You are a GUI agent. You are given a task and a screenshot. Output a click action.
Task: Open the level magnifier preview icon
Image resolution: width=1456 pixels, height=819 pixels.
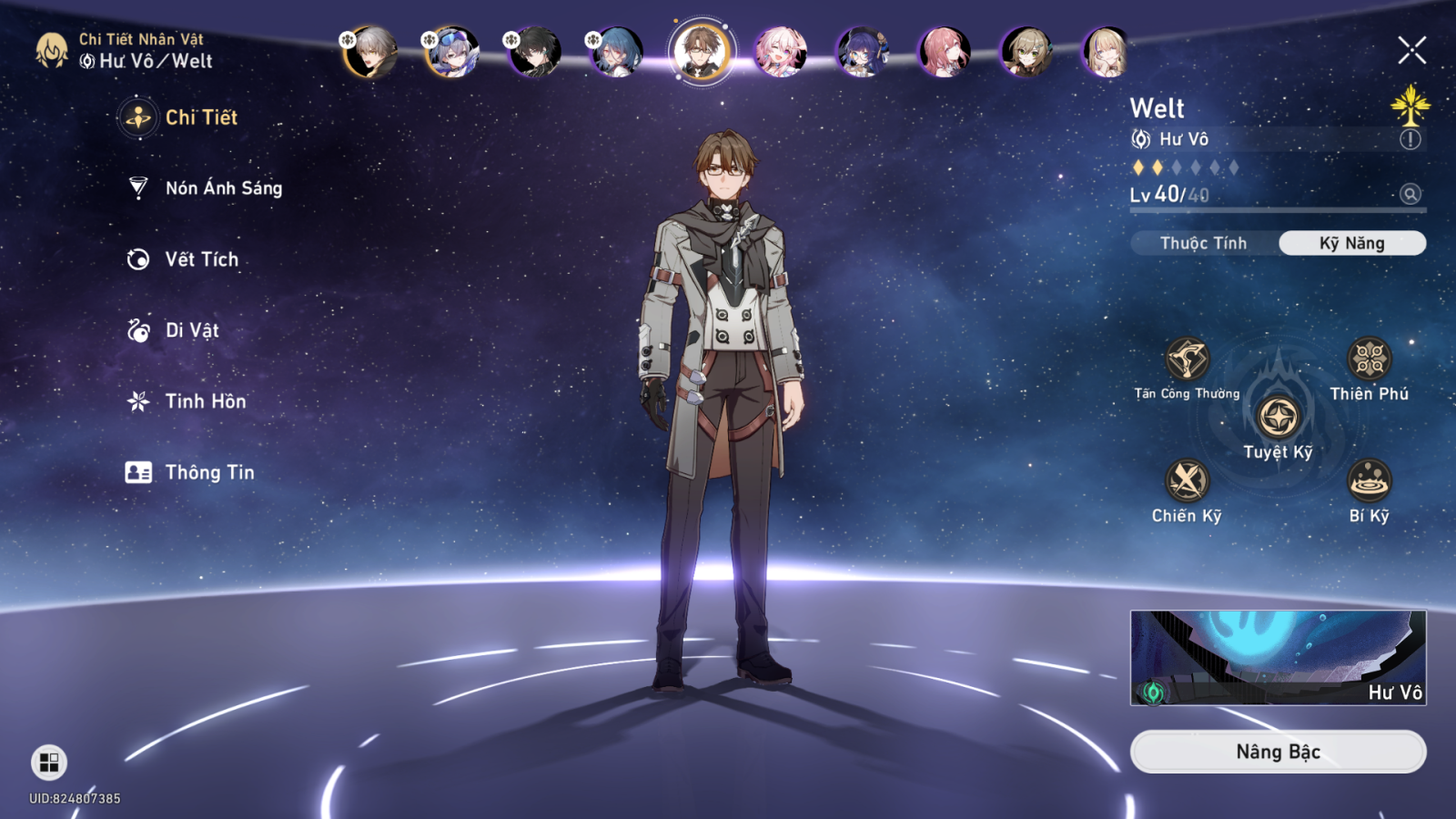pos(1410,194)
